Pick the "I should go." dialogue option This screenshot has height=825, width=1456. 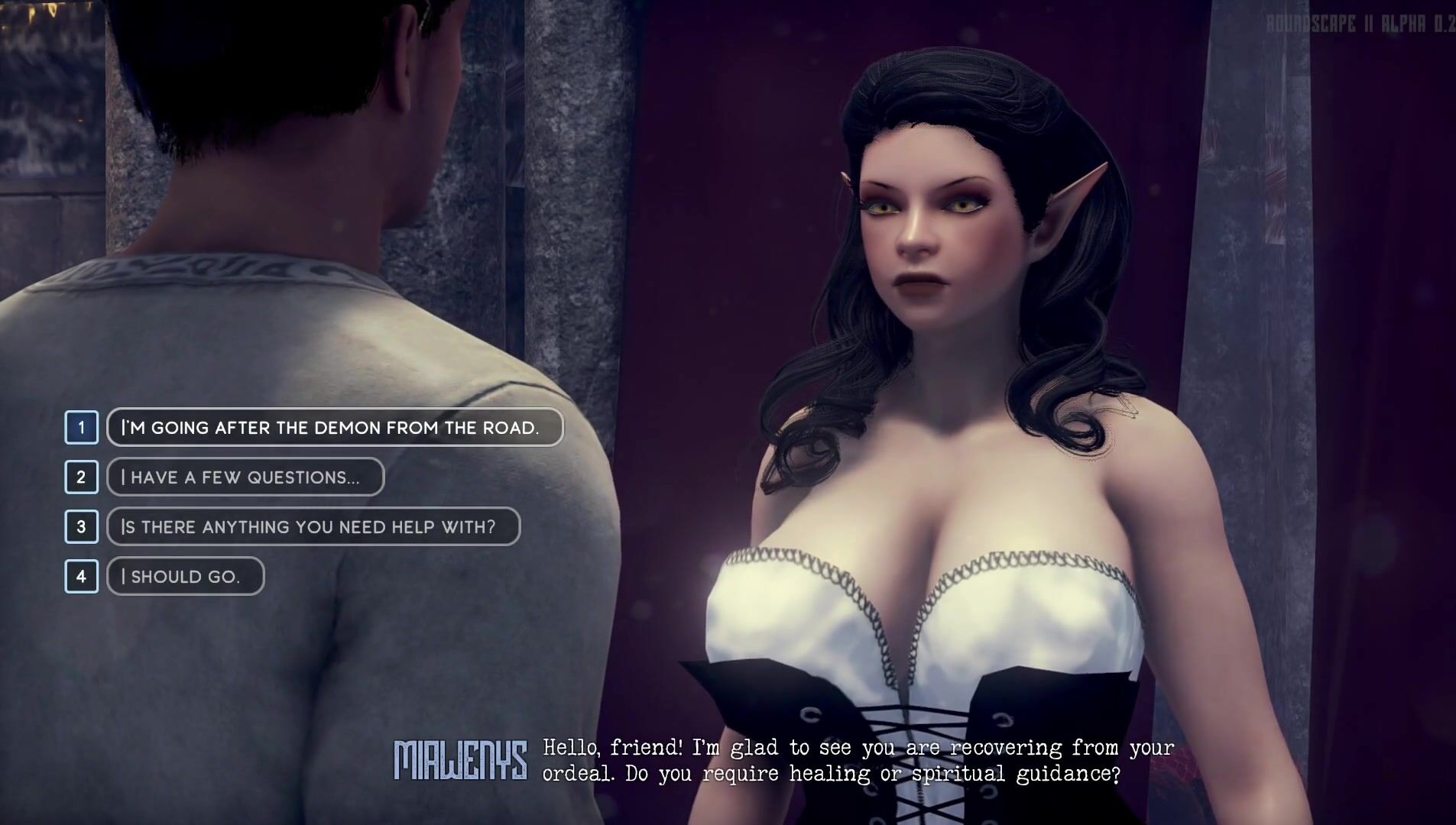coord(185,576)
